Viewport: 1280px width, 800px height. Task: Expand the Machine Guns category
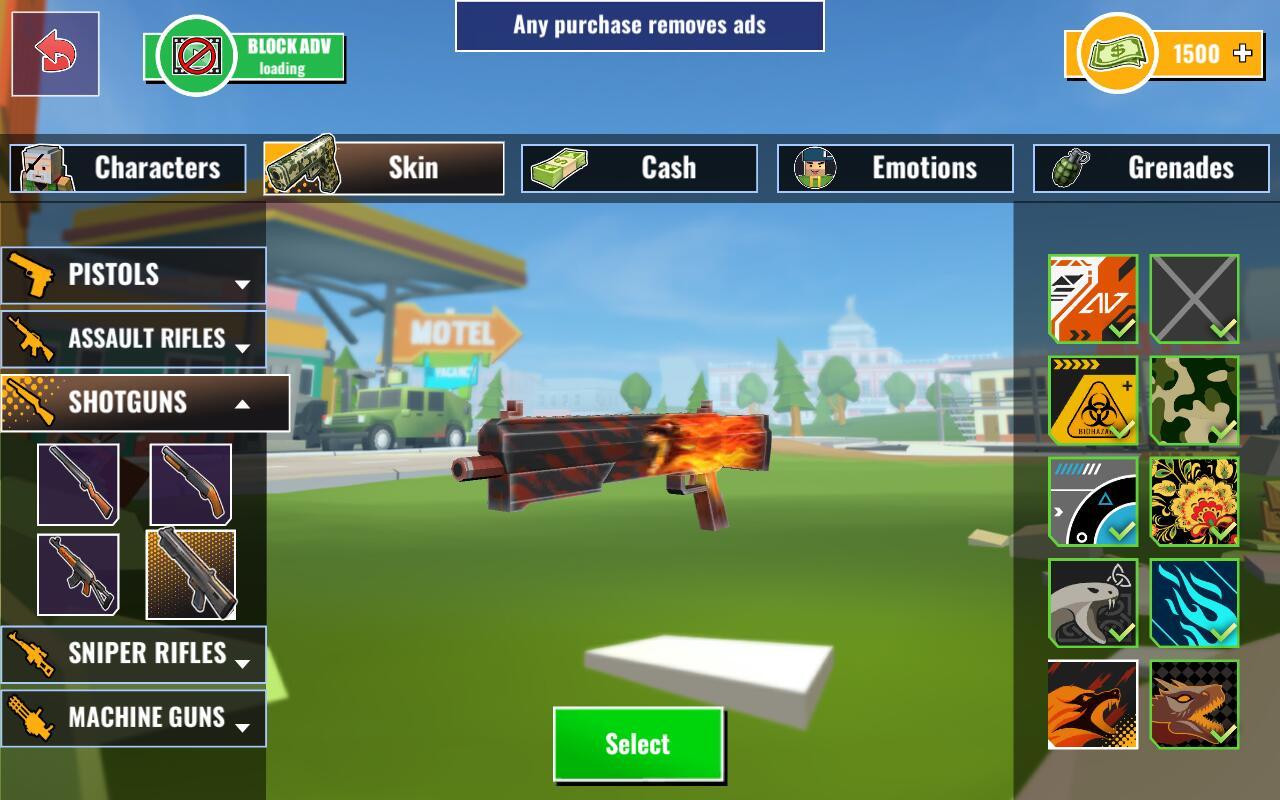(x=133, y=718)
